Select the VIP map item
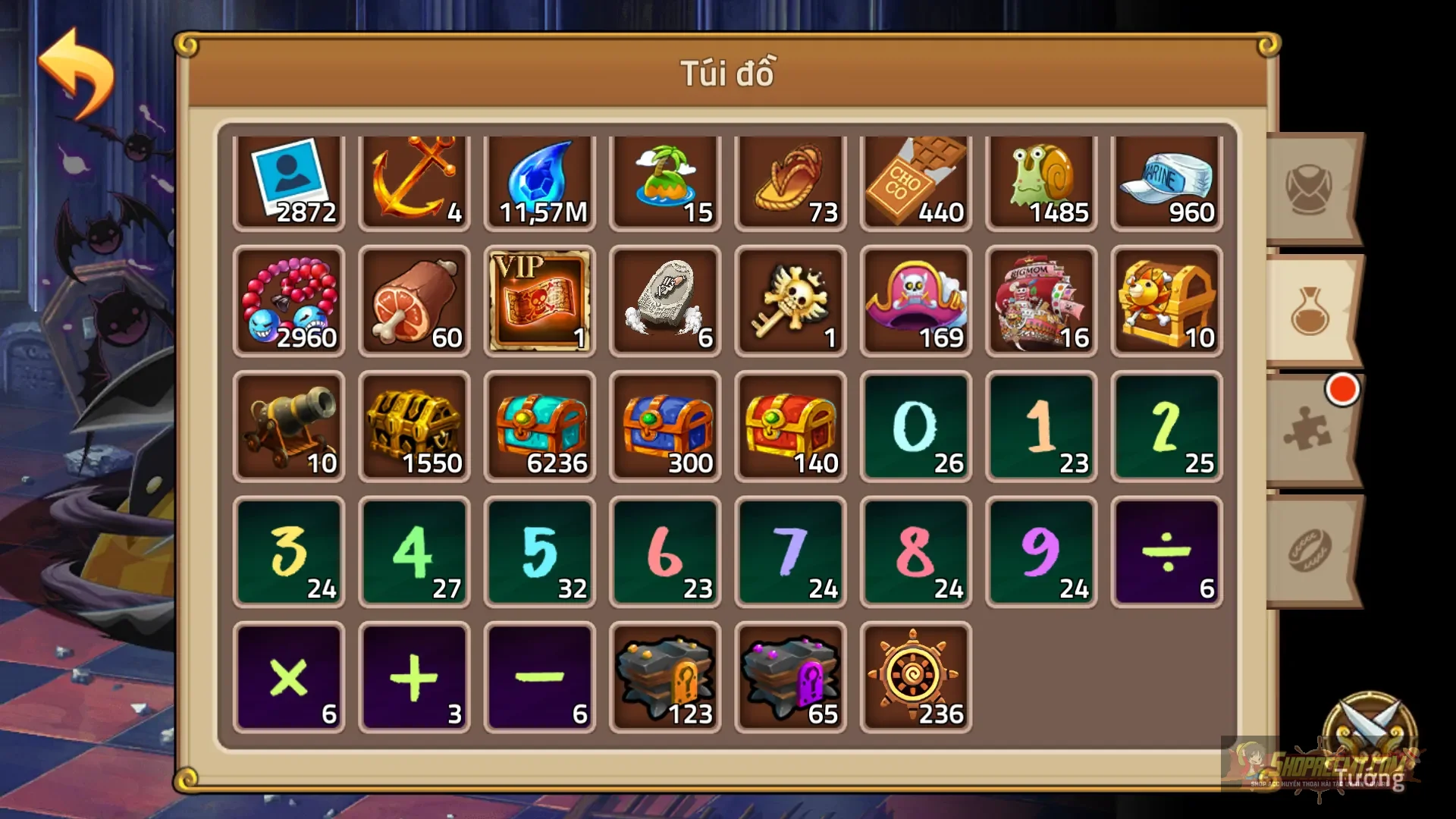The width and height of the screenshot is (1456, 819). click(540, 302)
